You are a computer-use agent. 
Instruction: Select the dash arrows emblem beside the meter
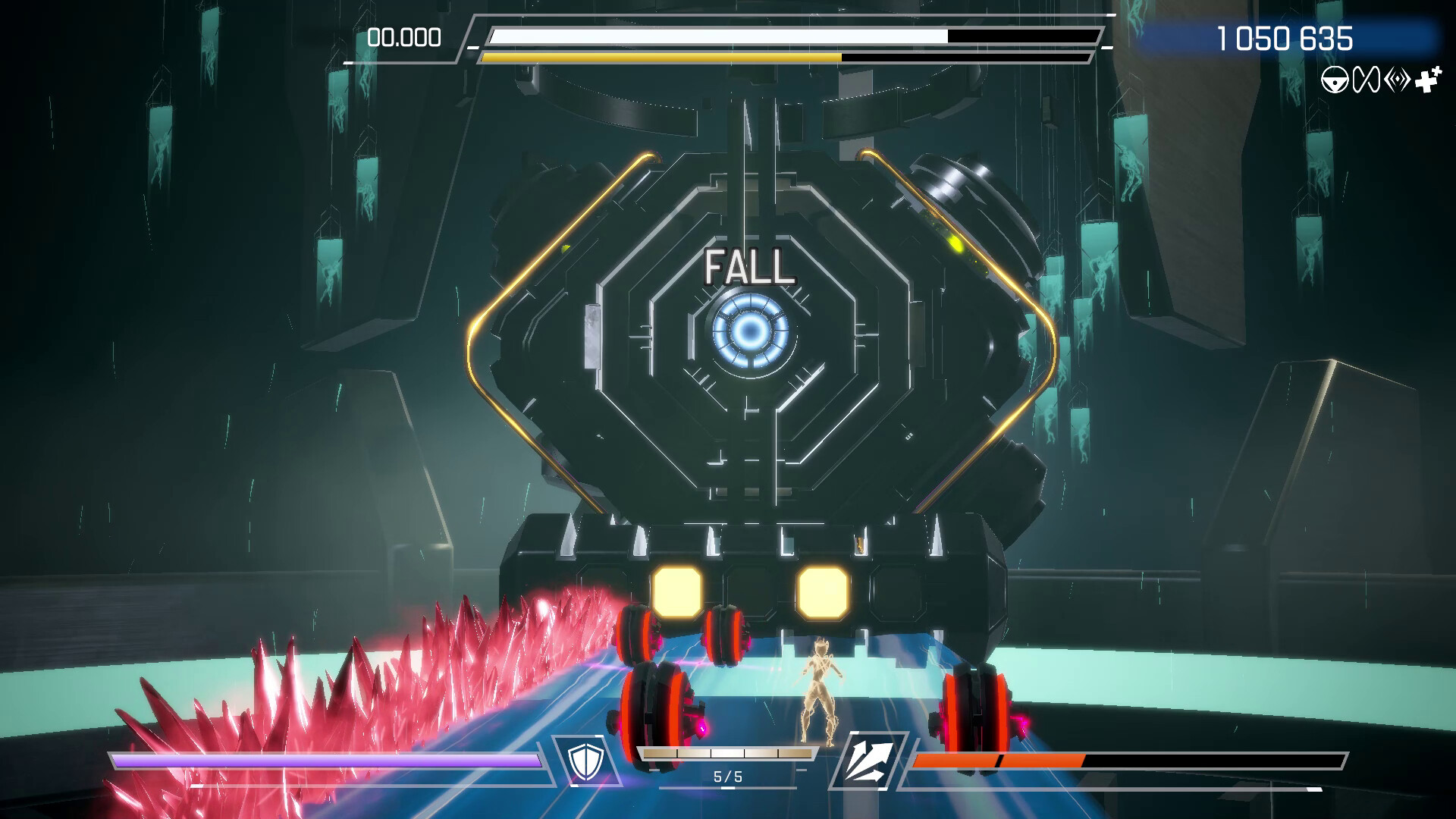872,762
